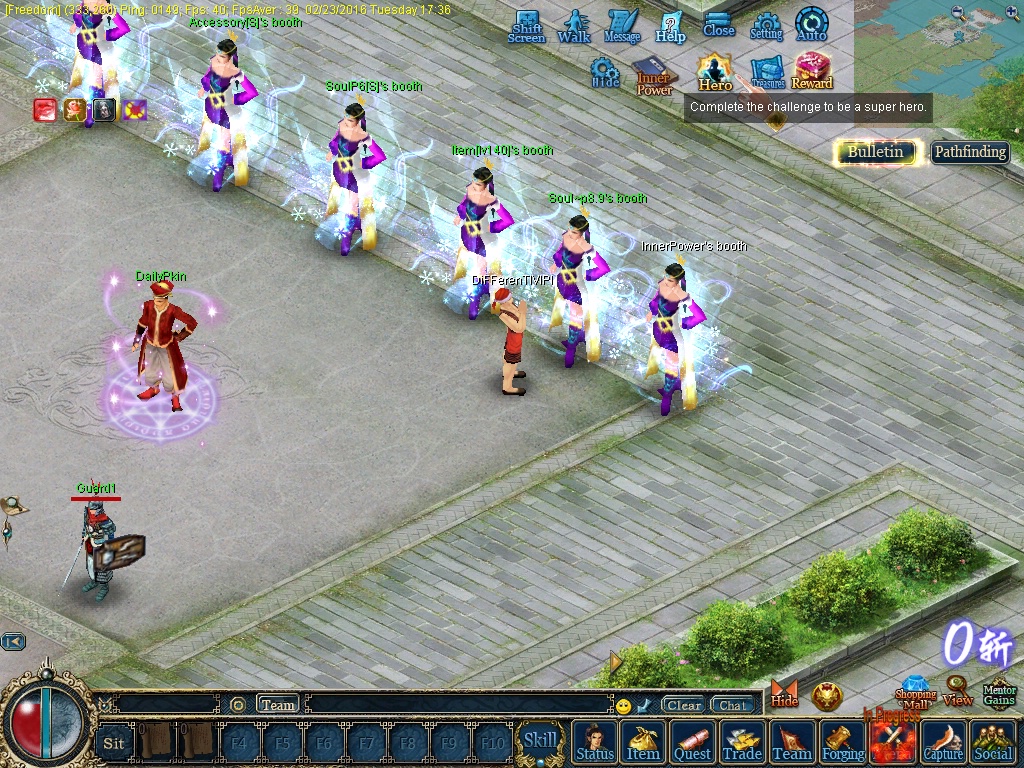
Task: Open the Setting gear menu
Action: tap(766, 25)
